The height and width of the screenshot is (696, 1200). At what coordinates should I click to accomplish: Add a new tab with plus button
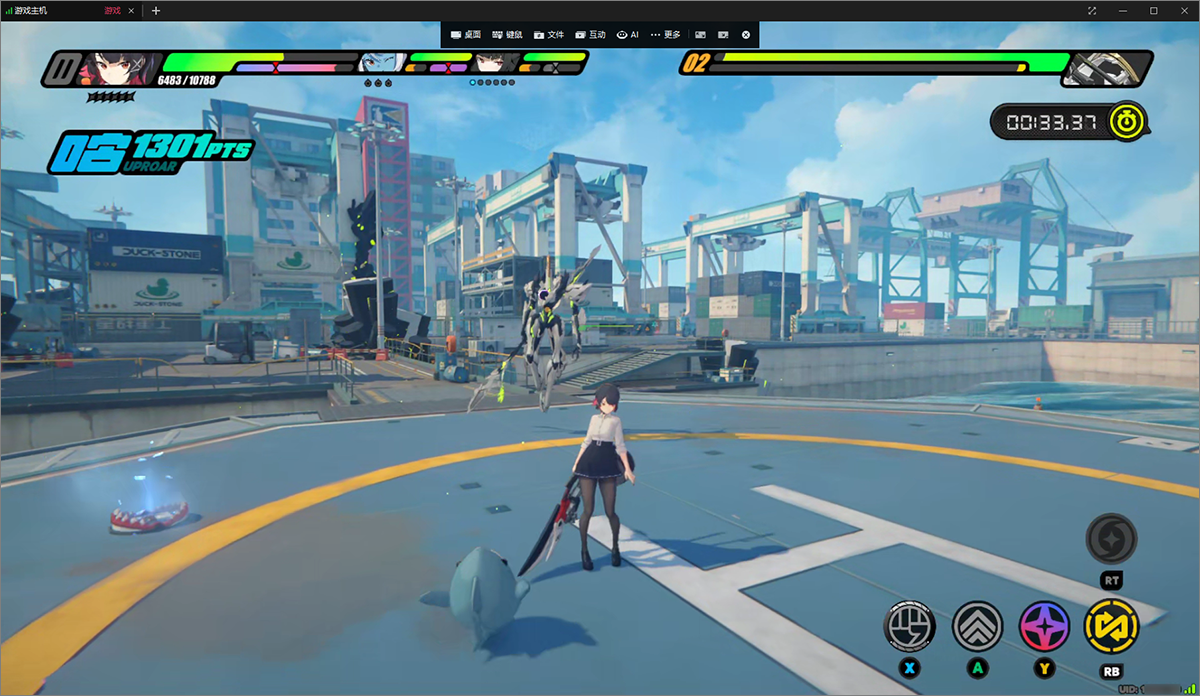point(155,11)
